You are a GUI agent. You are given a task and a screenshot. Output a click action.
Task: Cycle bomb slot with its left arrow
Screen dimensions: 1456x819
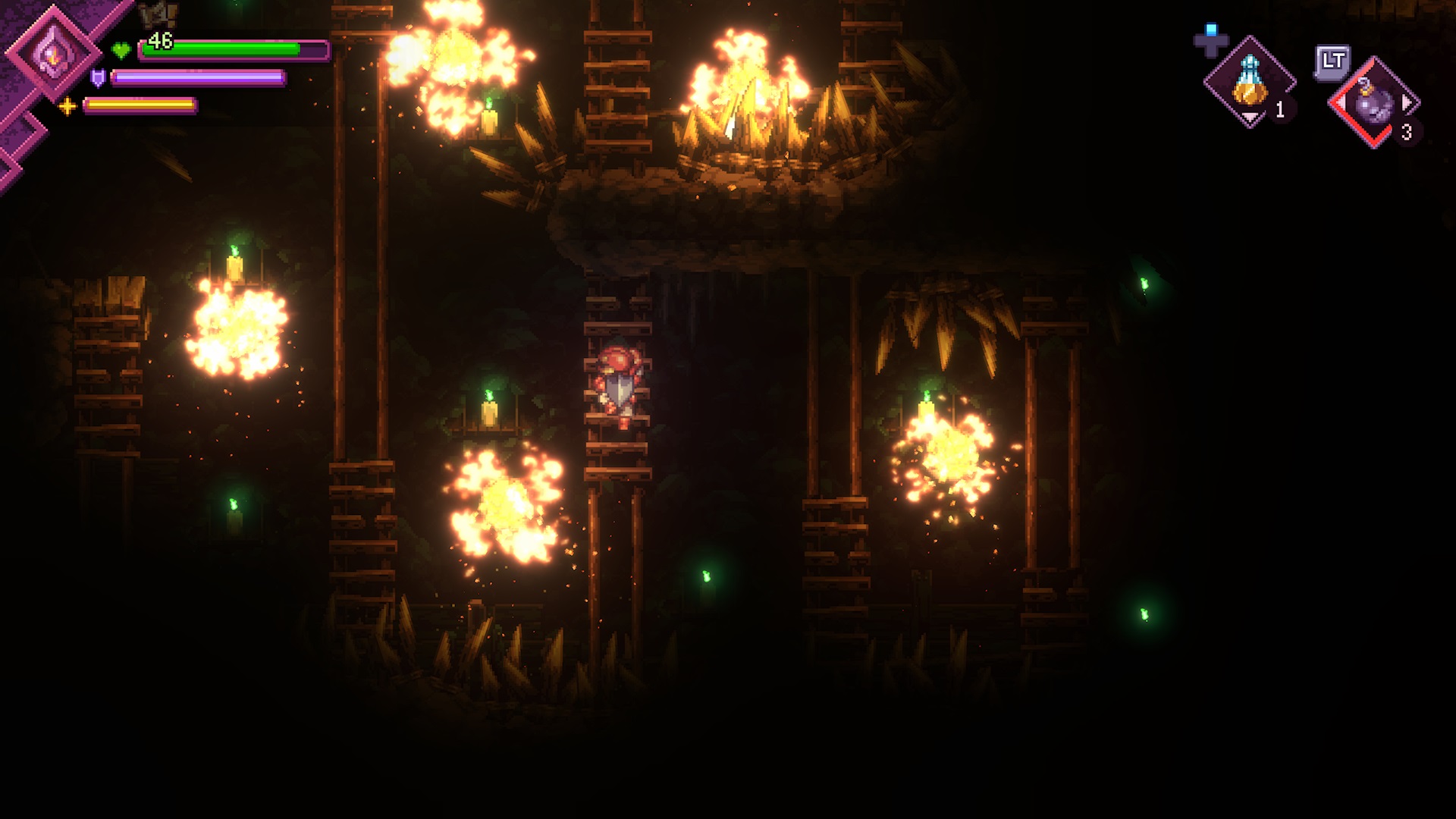(1341, 102)
